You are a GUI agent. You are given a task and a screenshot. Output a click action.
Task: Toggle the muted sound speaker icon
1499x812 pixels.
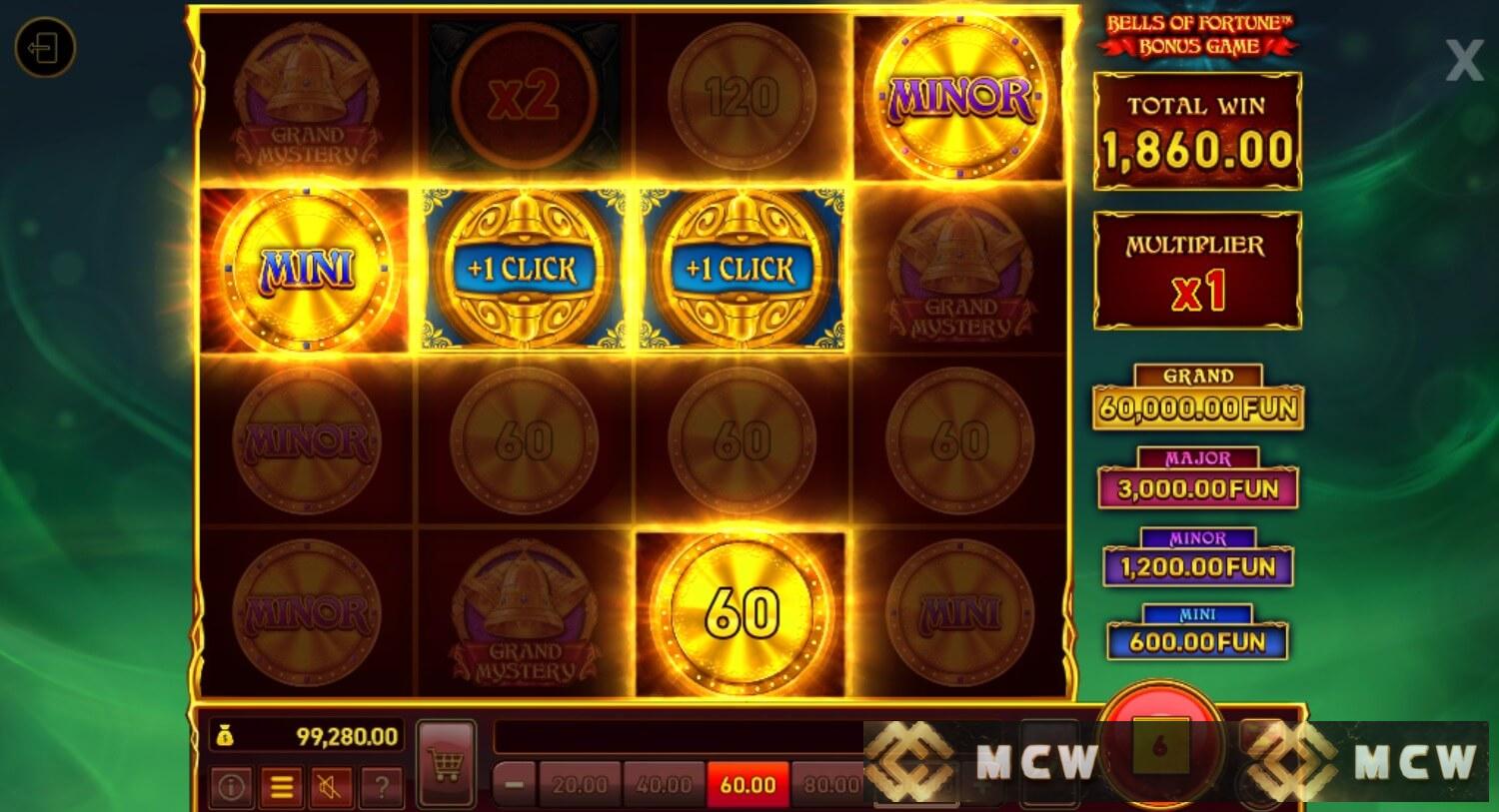331,787
